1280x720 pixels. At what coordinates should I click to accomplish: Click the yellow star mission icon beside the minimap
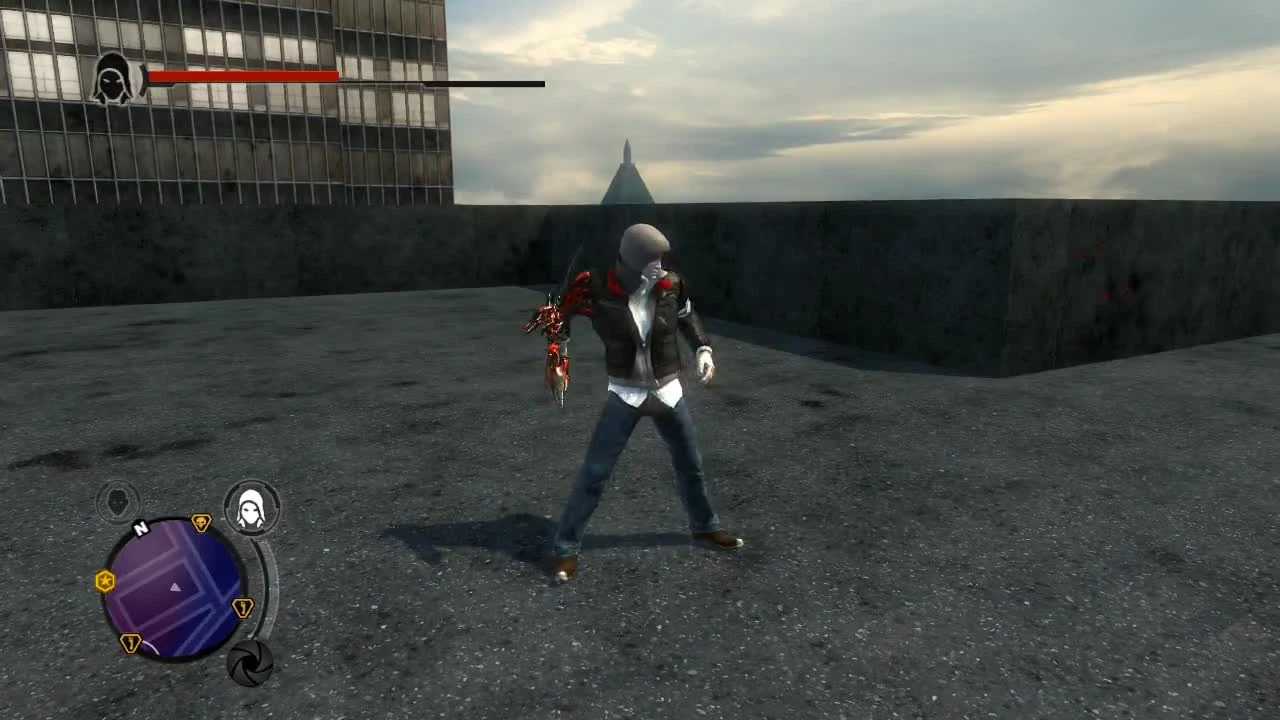point(105,582)
